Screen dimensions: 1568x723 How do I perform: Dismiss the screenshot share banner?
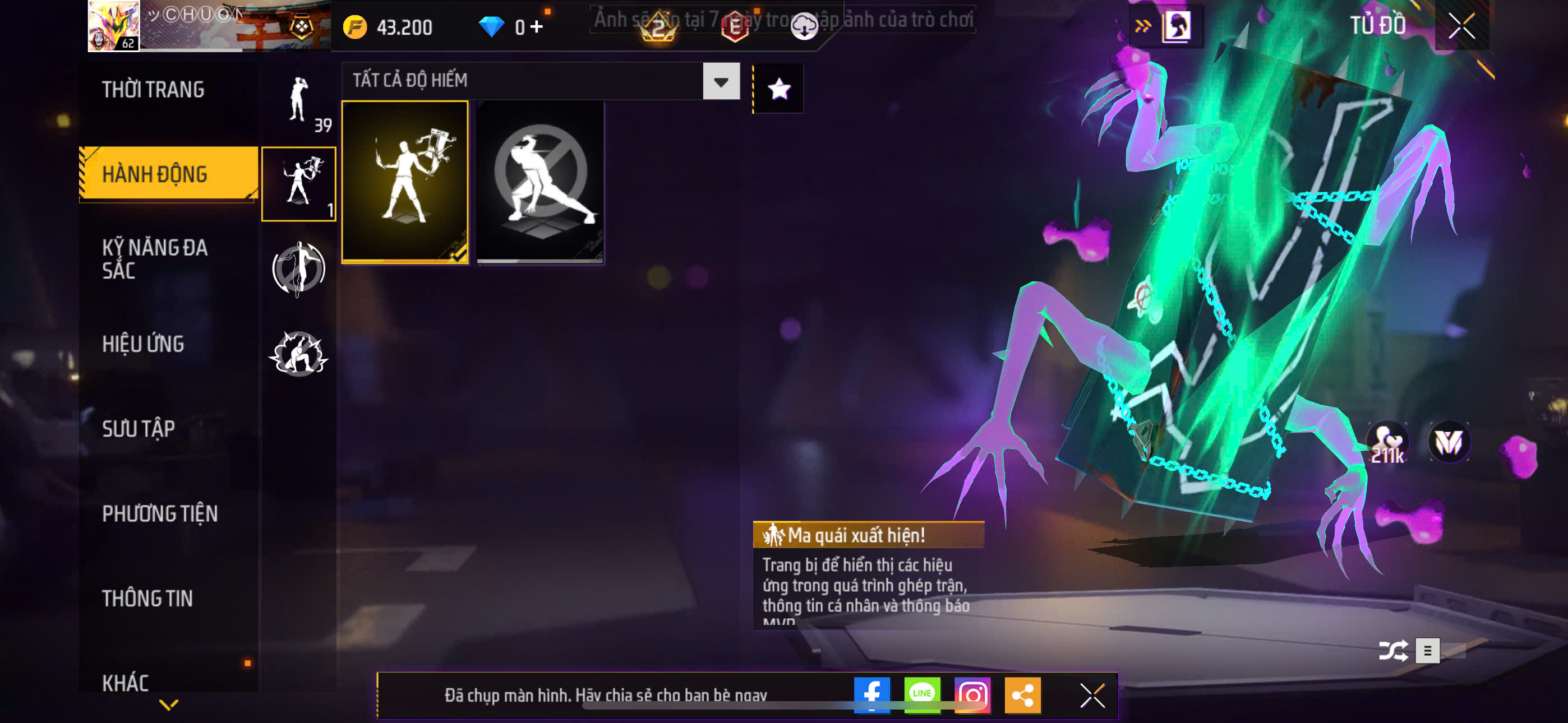[1092, 695]
